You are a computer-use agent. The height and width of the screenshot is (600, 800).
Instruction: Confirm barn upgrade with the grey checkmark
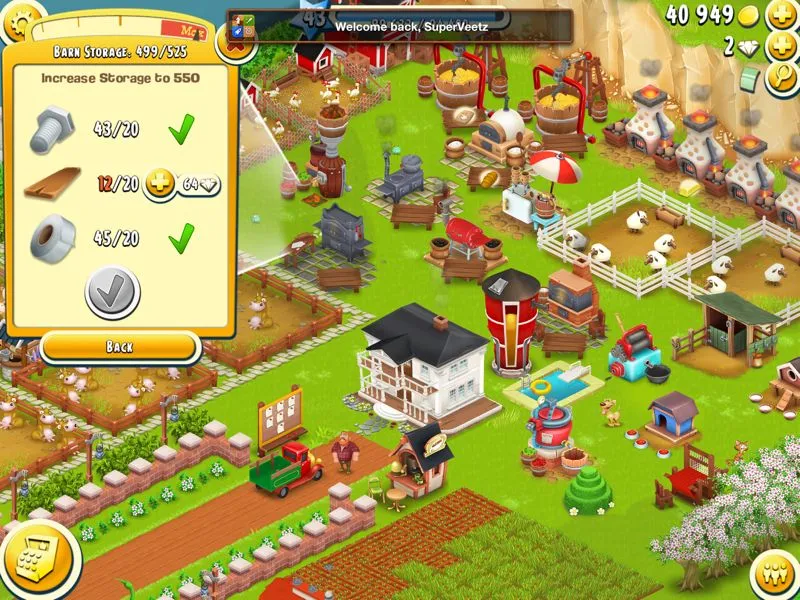coord(113,292)
